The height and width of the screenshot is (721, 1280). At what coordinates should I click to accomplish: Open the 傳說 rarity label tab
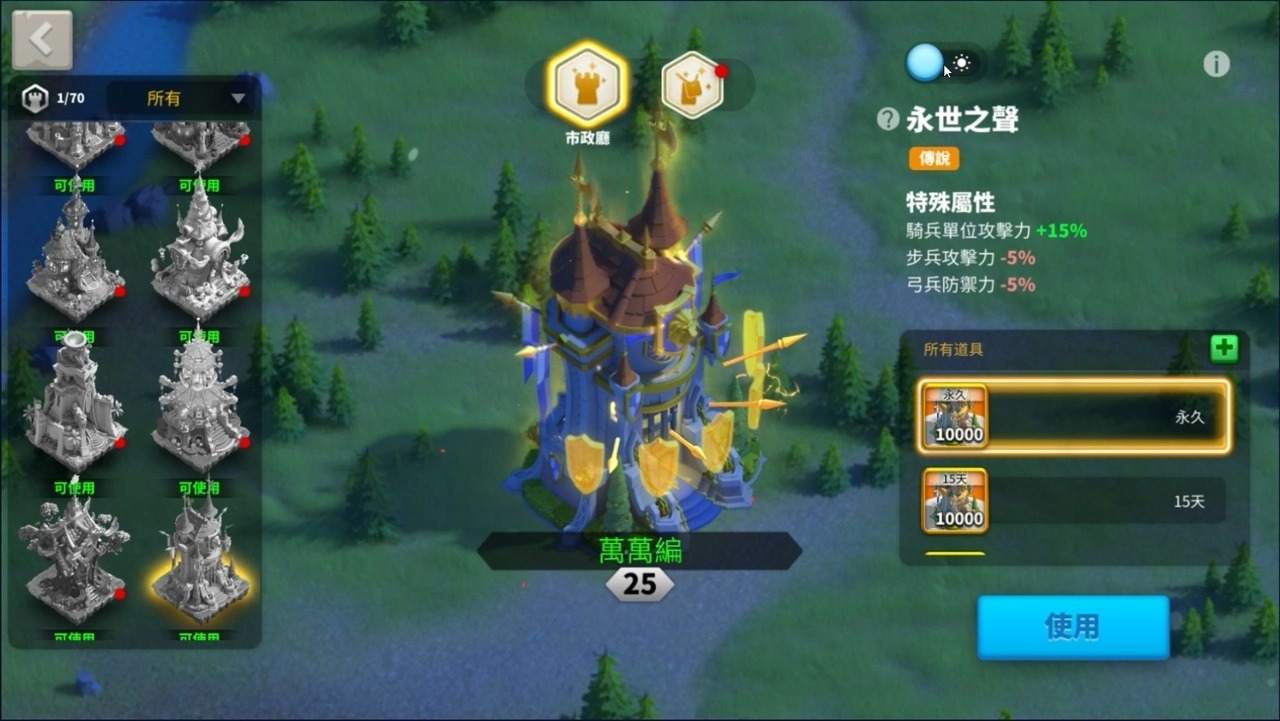(935, 158)
